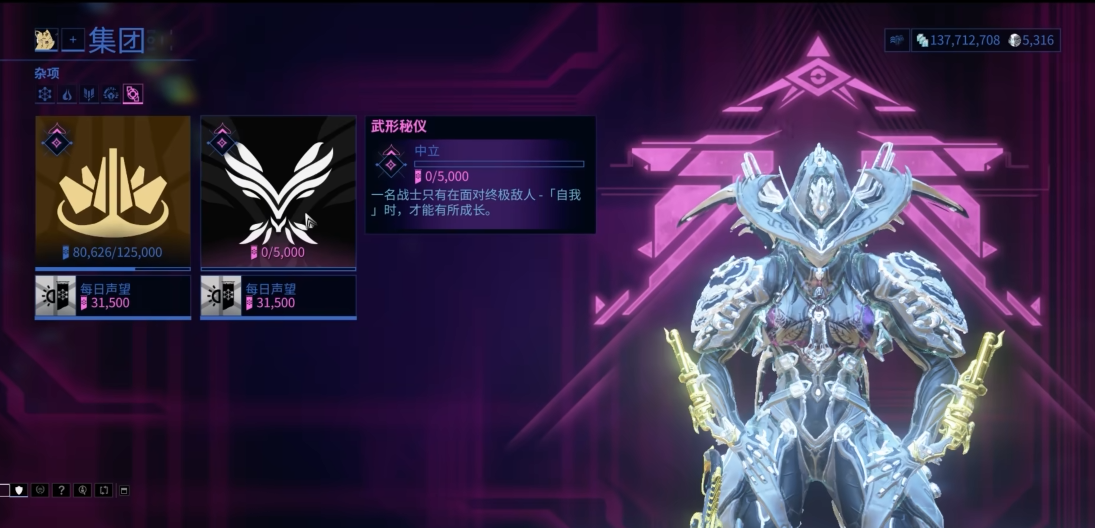This screenshot has width=1095, height=528.
Task: Switch to the flame drop category tab
Action: 67,94
